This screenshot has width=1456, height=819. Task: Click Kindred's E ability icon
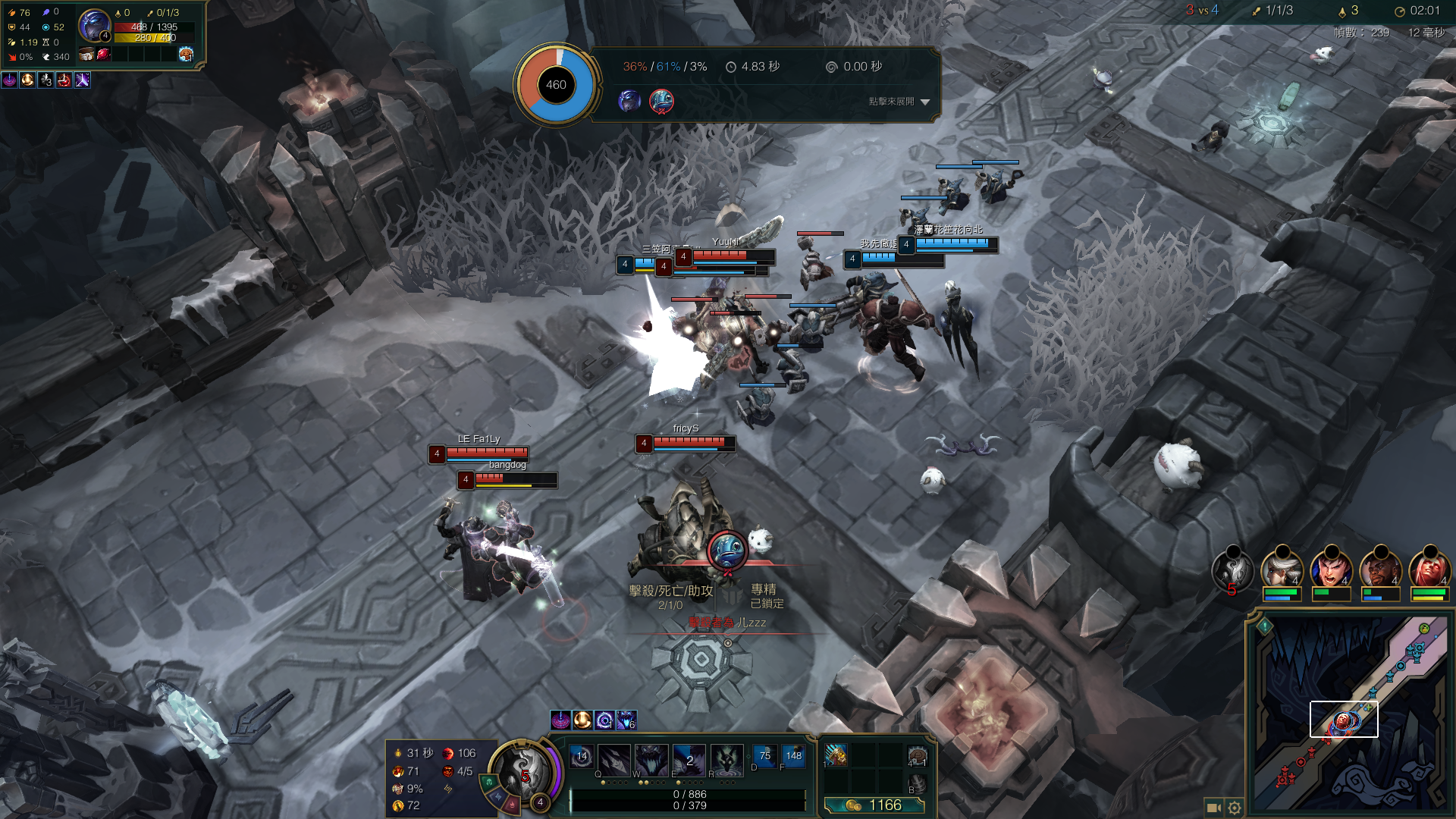point(689,759)
